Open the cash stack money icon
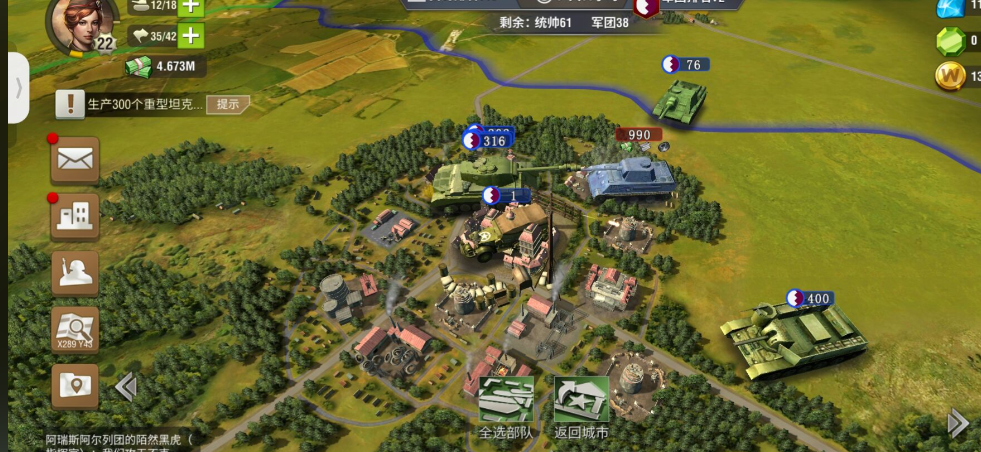 pos(138,67)
